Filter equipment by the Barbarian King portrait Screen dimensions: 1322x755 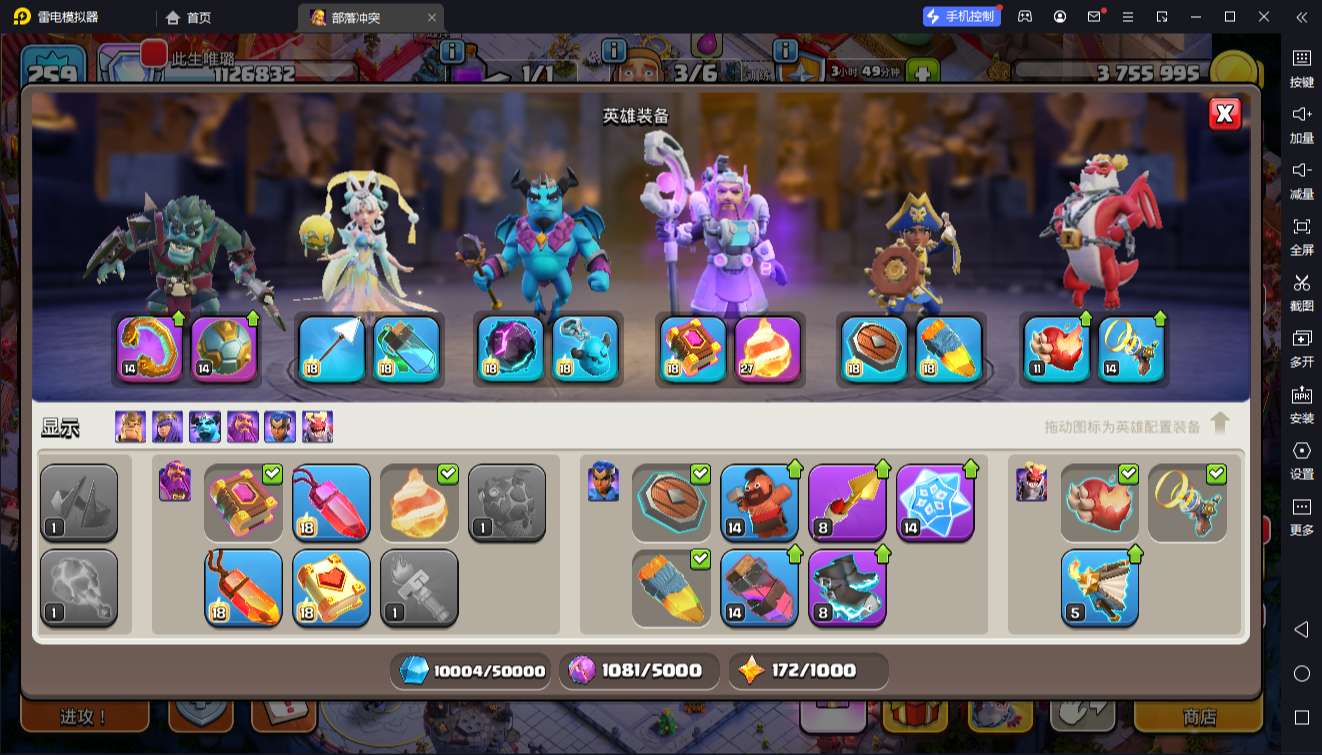(130, 427)
